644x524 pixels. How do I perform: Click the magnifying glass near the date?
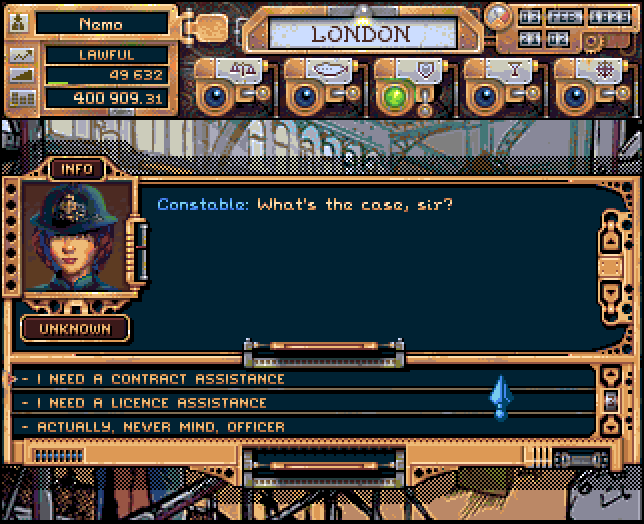[497, 14]
